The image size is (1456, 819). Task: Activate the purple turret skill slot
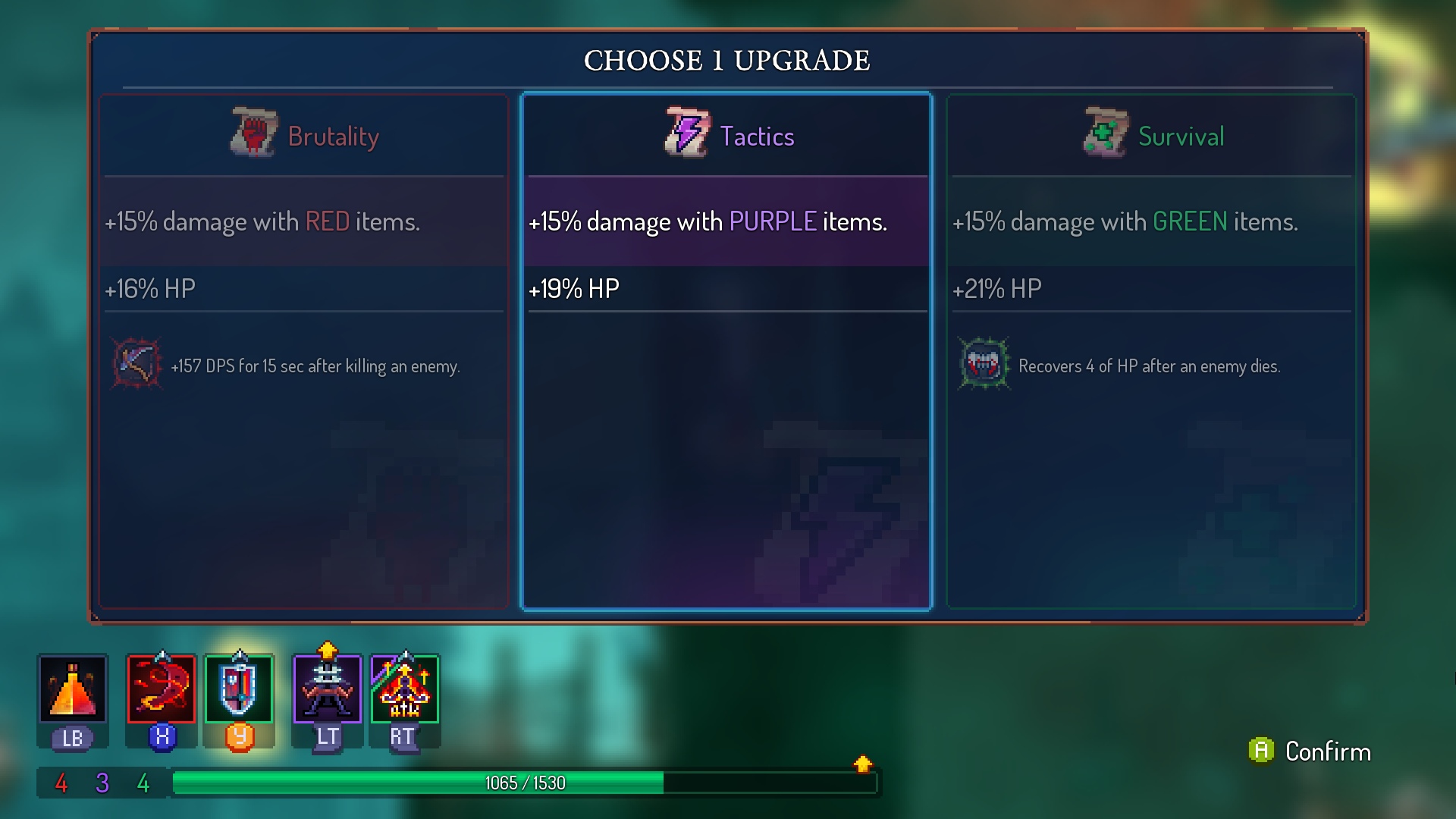click(x=328, y=689)
